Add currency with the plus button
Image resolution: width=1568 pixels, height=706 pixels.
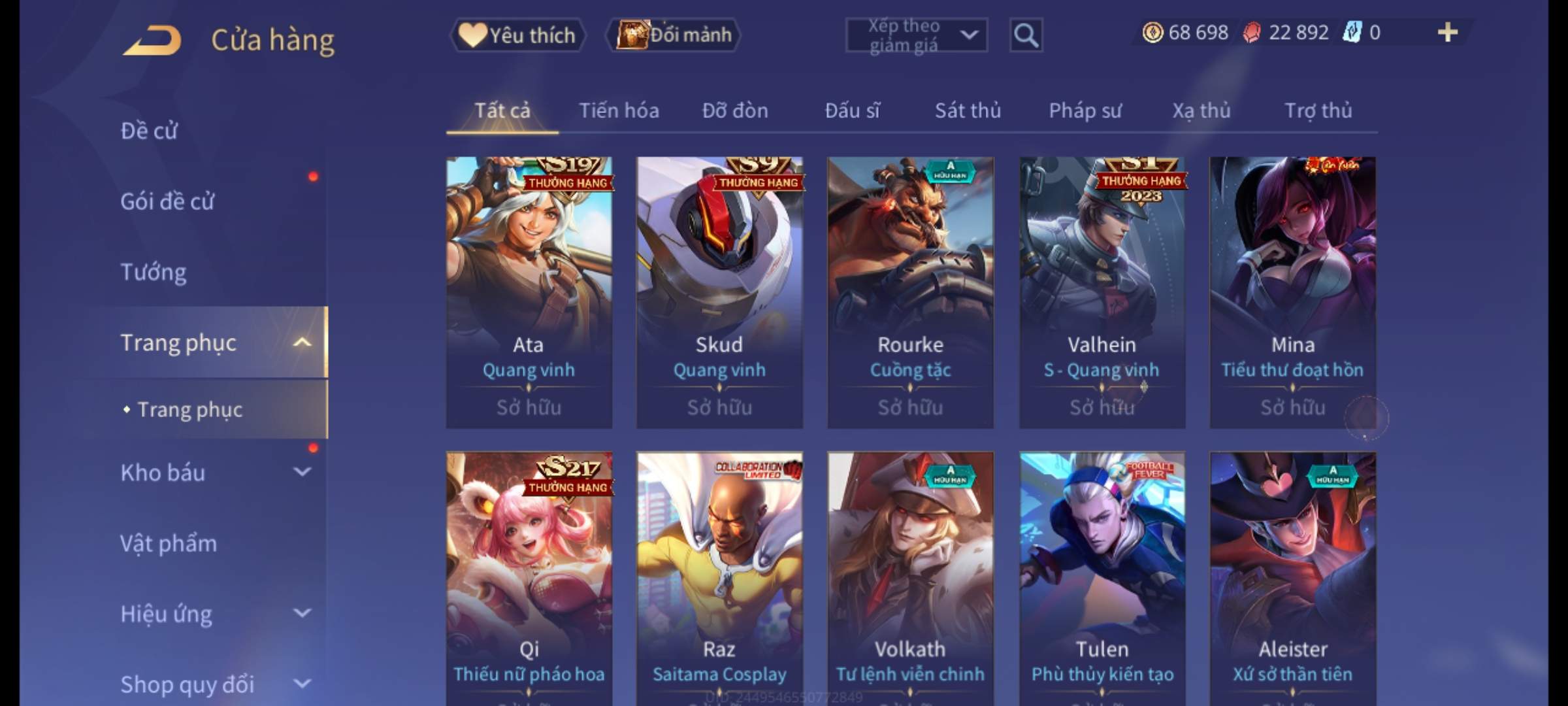click(1447, 33)
